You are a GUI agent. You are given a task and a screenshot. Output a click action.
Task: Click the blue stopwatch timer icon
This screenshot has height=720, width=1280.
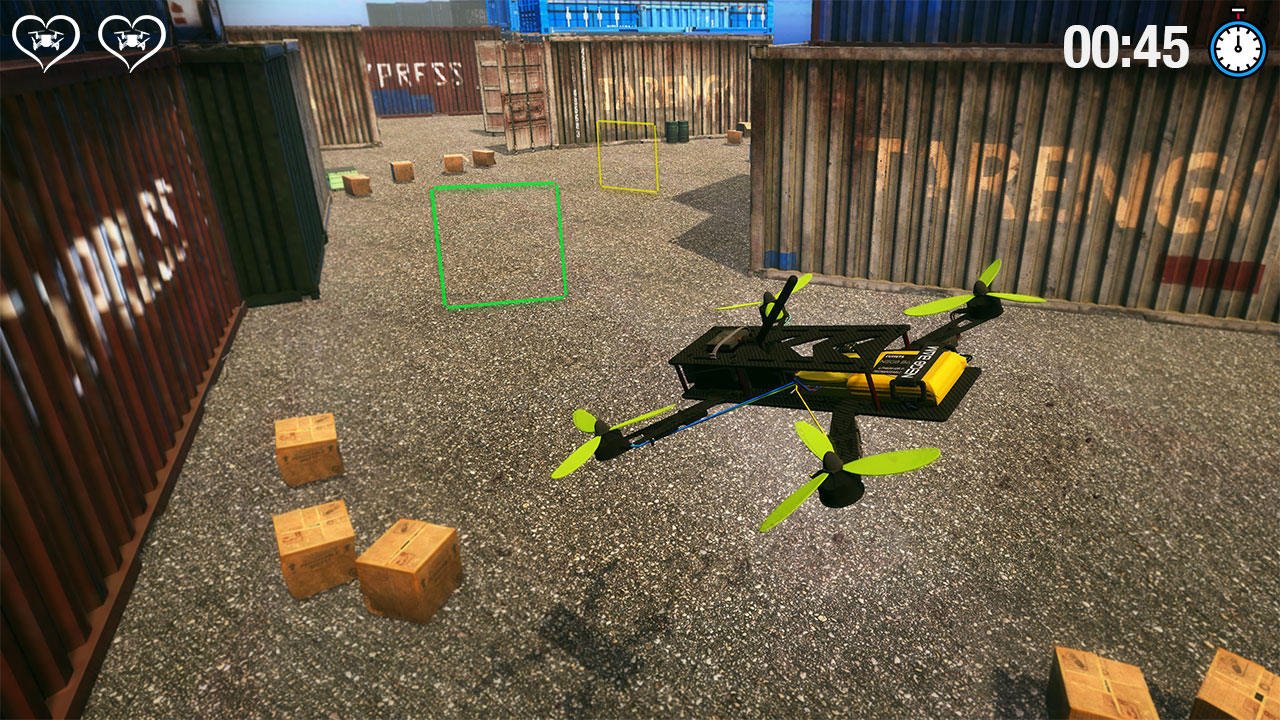coord(1235,47)
